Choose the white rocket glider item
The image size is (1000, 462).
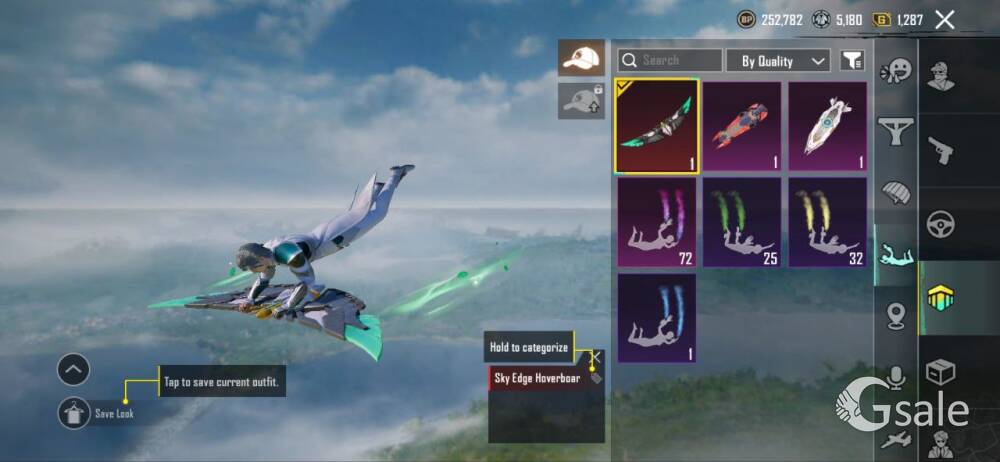coord(827,126)
